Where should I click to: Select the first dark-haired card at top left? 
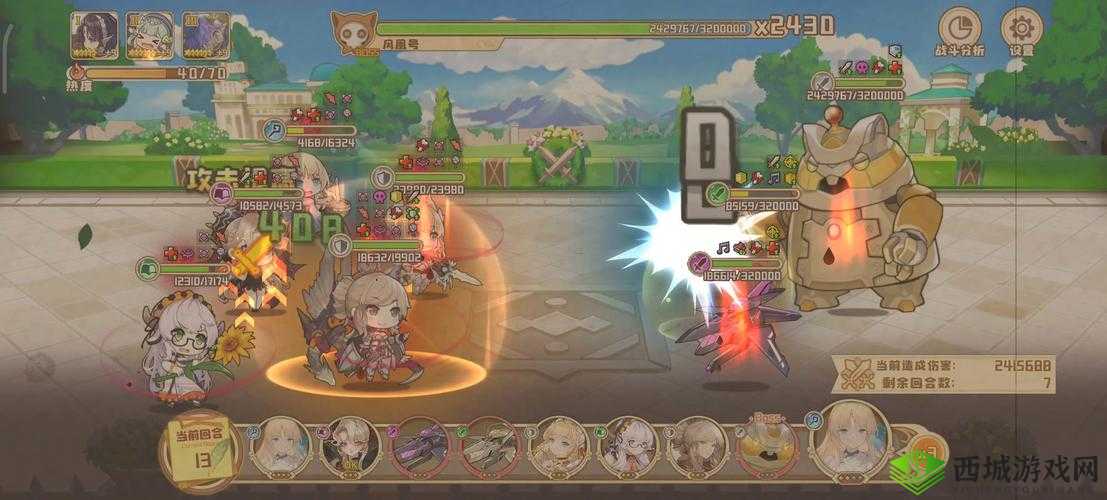pyautogui.click(x=93, y=35)
